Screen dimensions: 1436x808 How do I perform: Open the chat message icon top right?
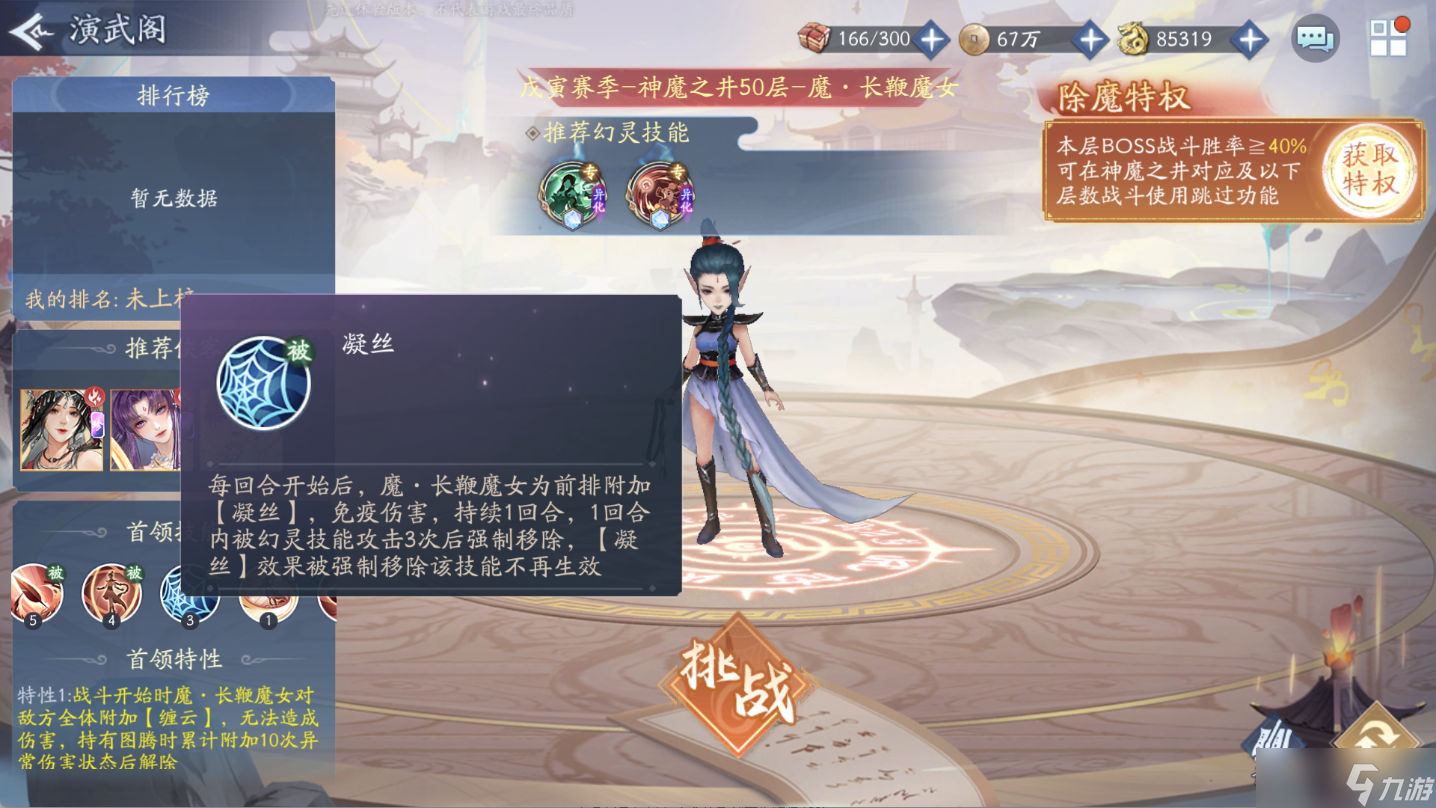(1315, 37)
